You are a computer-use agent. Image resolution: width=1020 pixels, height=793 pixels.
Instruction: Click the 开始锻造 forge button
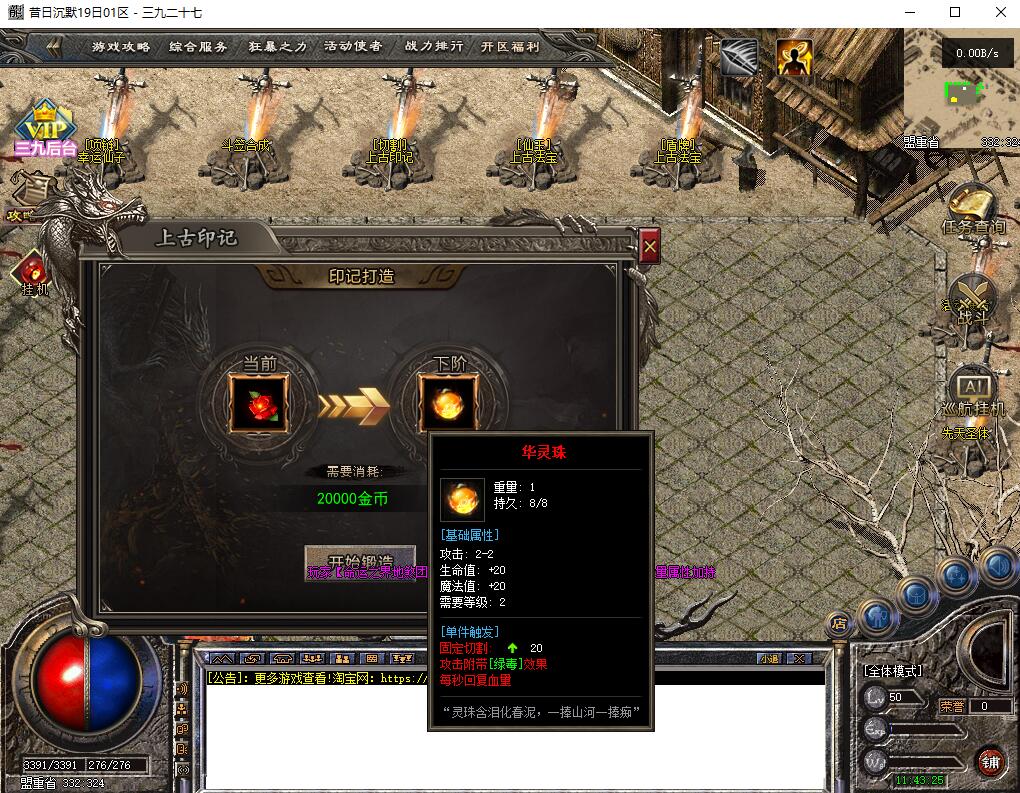click(x=359, y=561)
